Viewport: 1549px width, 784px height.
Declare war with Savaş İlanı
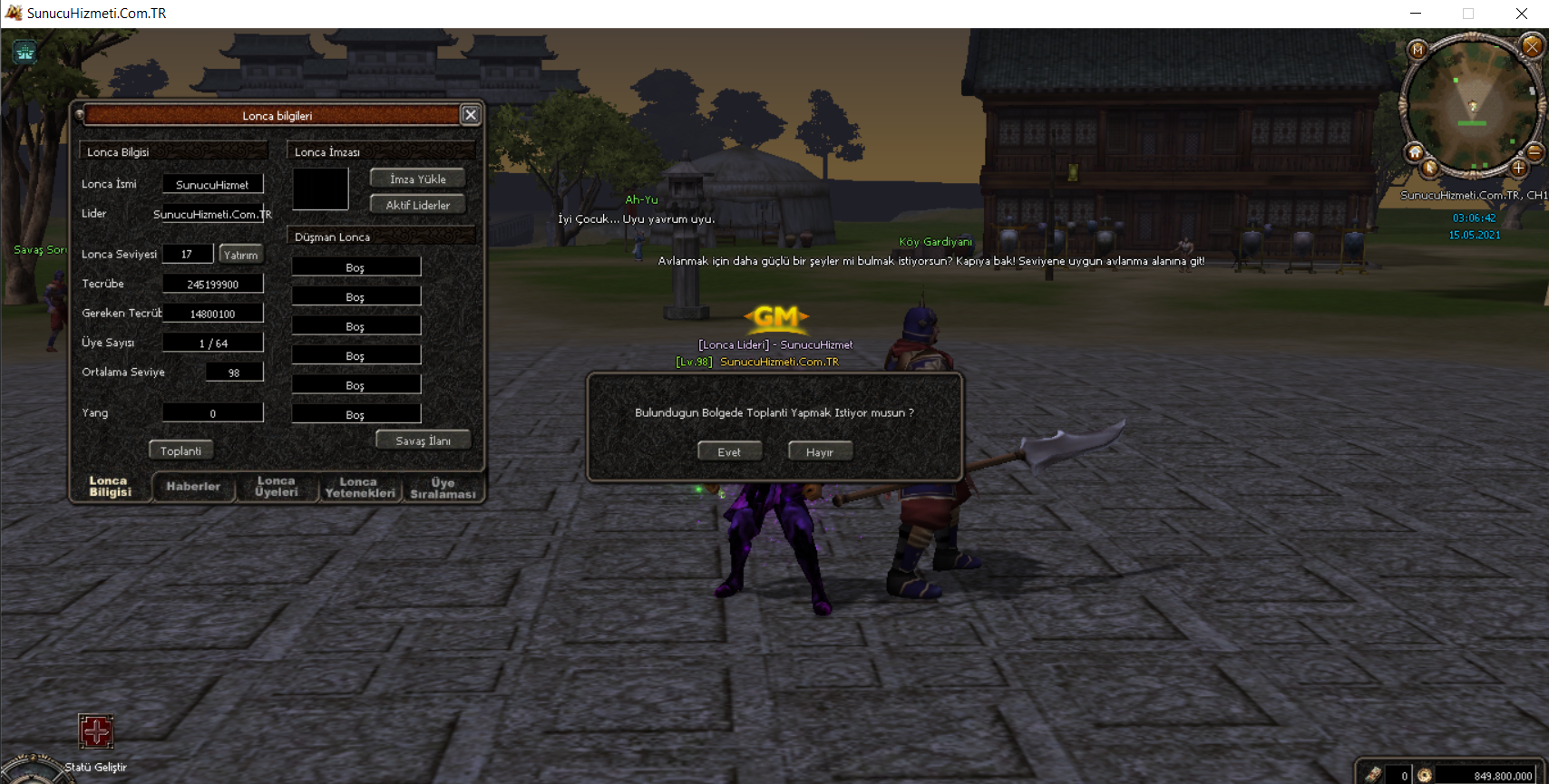click(x=423, y=440)
